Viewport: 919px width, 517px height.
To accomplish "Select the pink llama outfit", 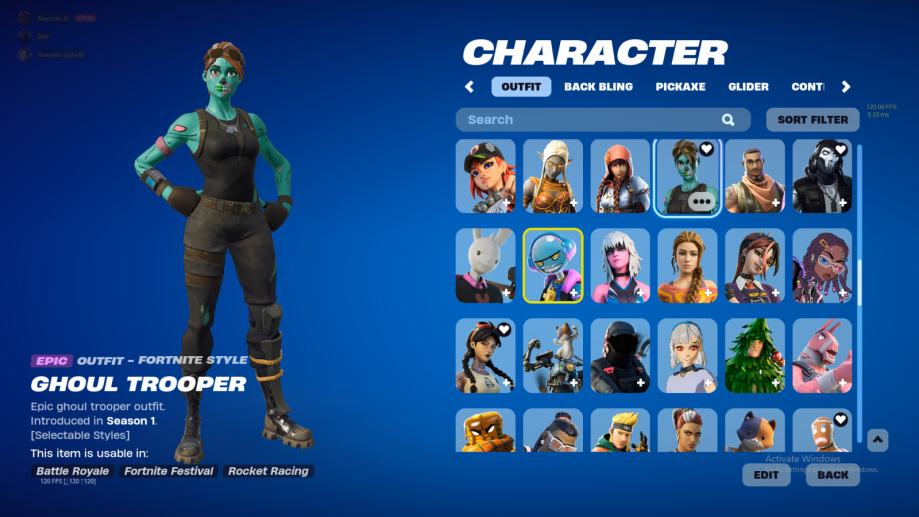I will (822, 355).
